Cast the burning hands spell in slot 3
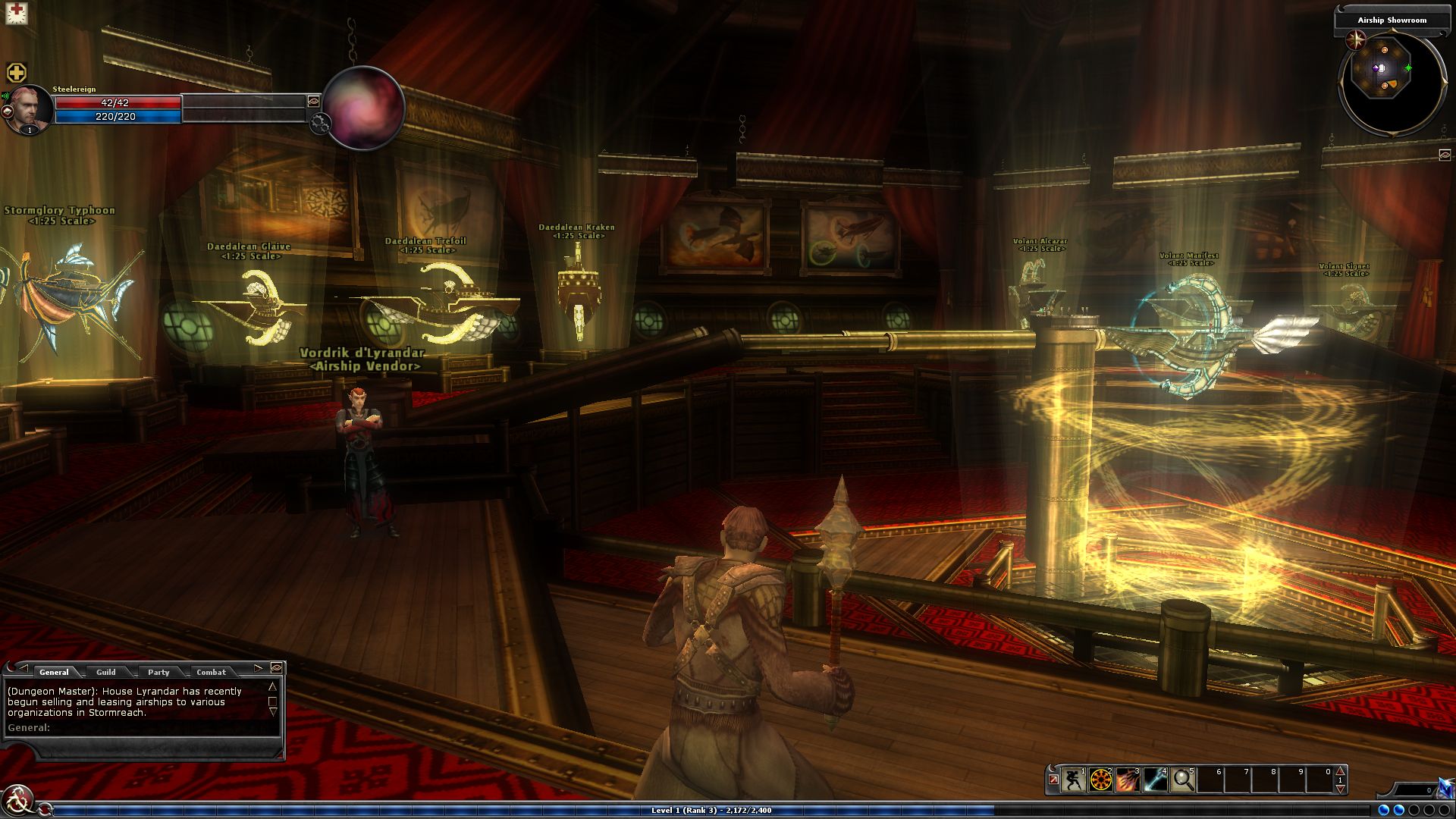Viewport: 1456px width, 819px height. (x=1128, y=780)
